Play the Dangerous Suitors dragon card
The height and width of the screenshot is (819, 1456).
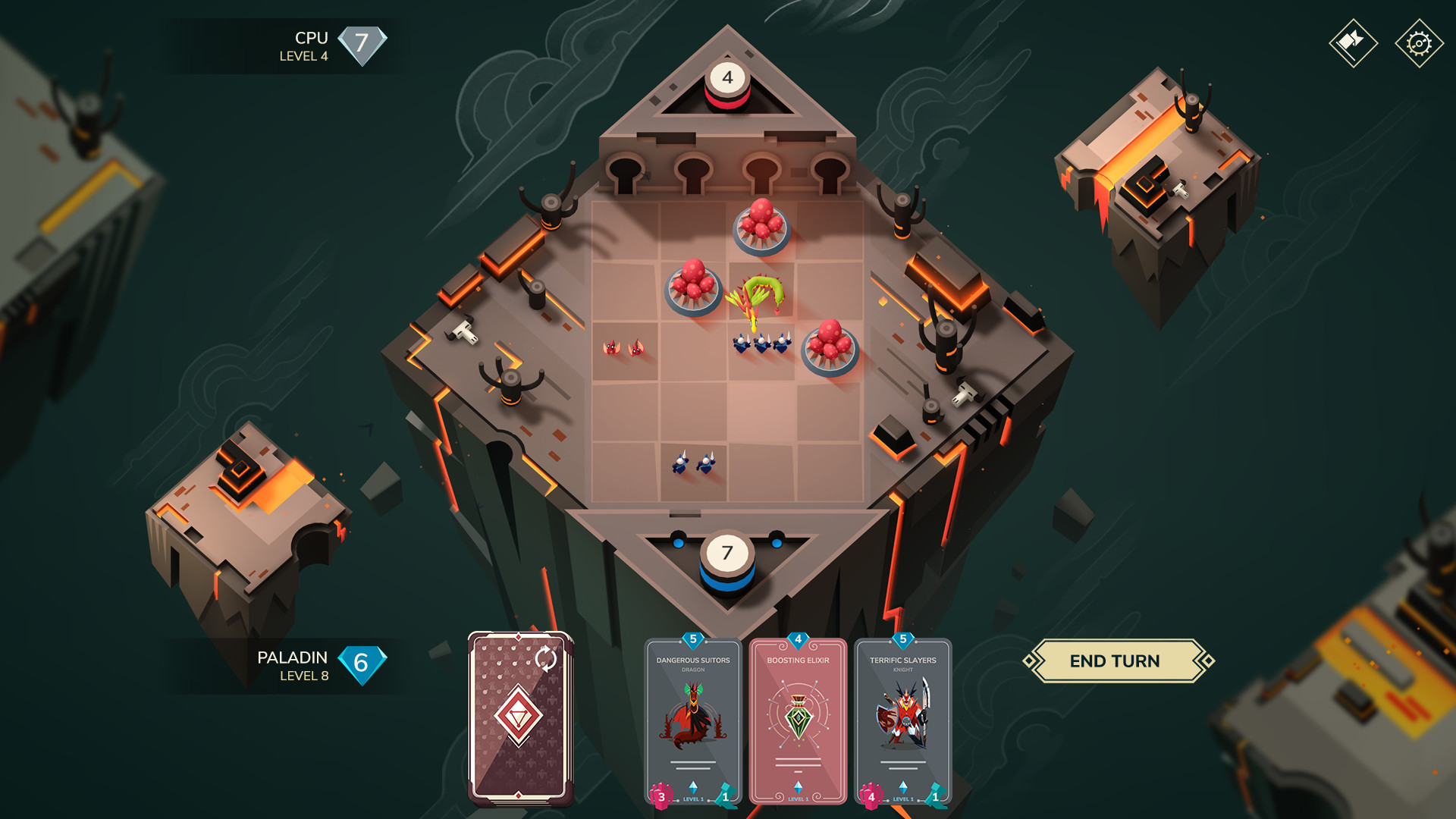point(692,720)
